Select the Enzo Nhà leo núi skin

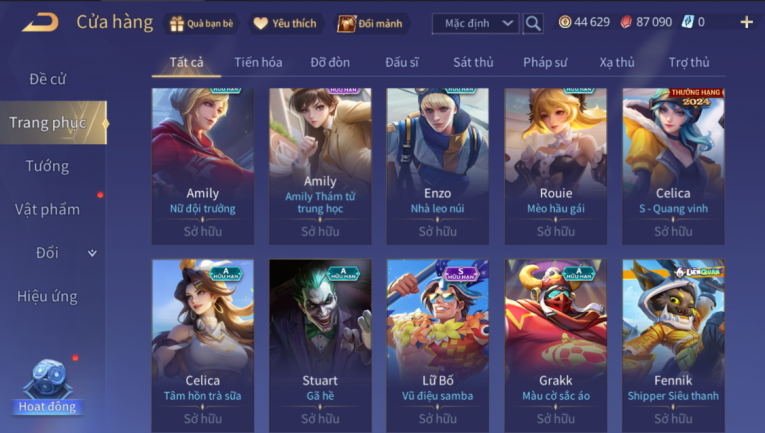pos(437,165)
